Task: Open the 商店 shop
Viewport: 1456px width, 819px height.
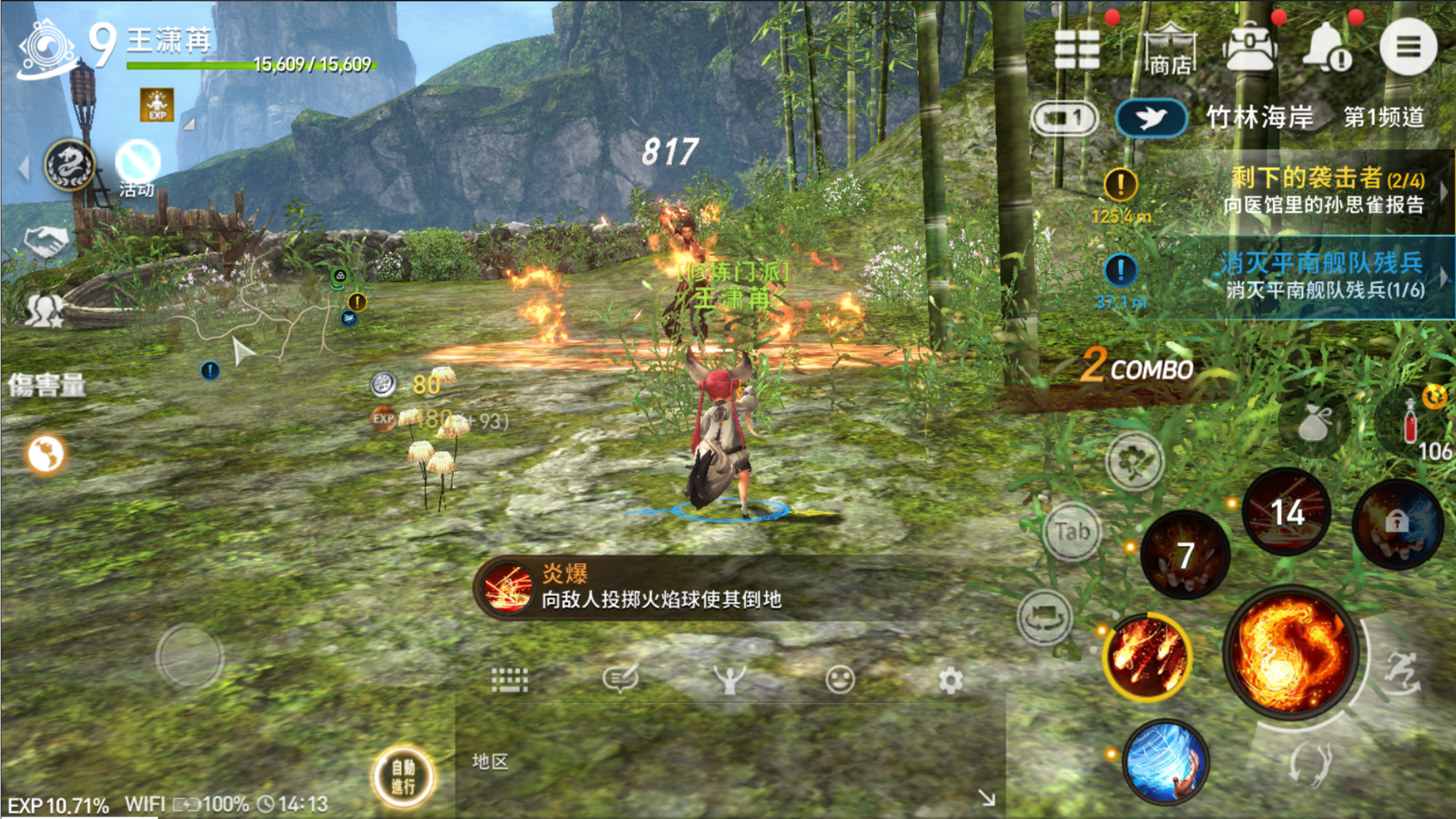Action: pos(1170,49)
